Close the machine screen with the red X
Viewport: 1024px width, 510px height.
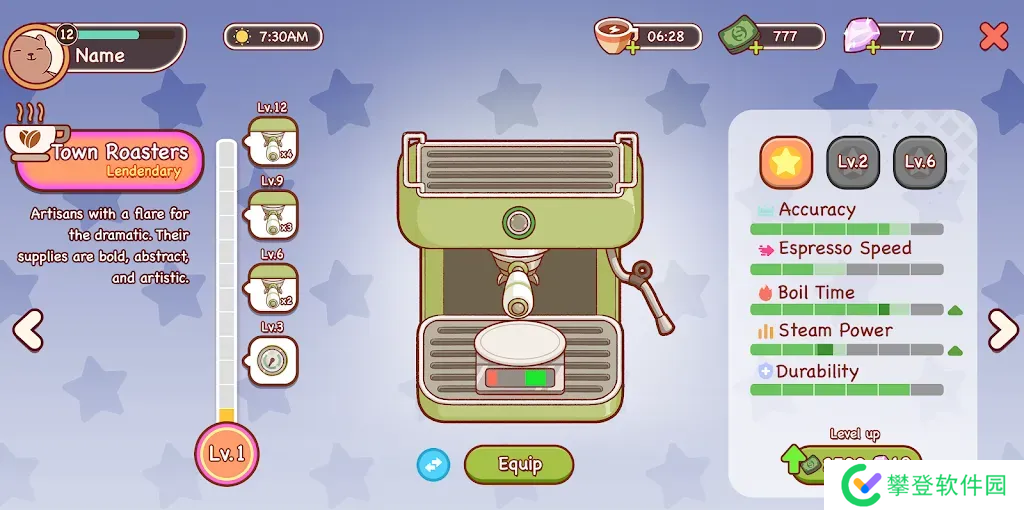click(993, 37)
